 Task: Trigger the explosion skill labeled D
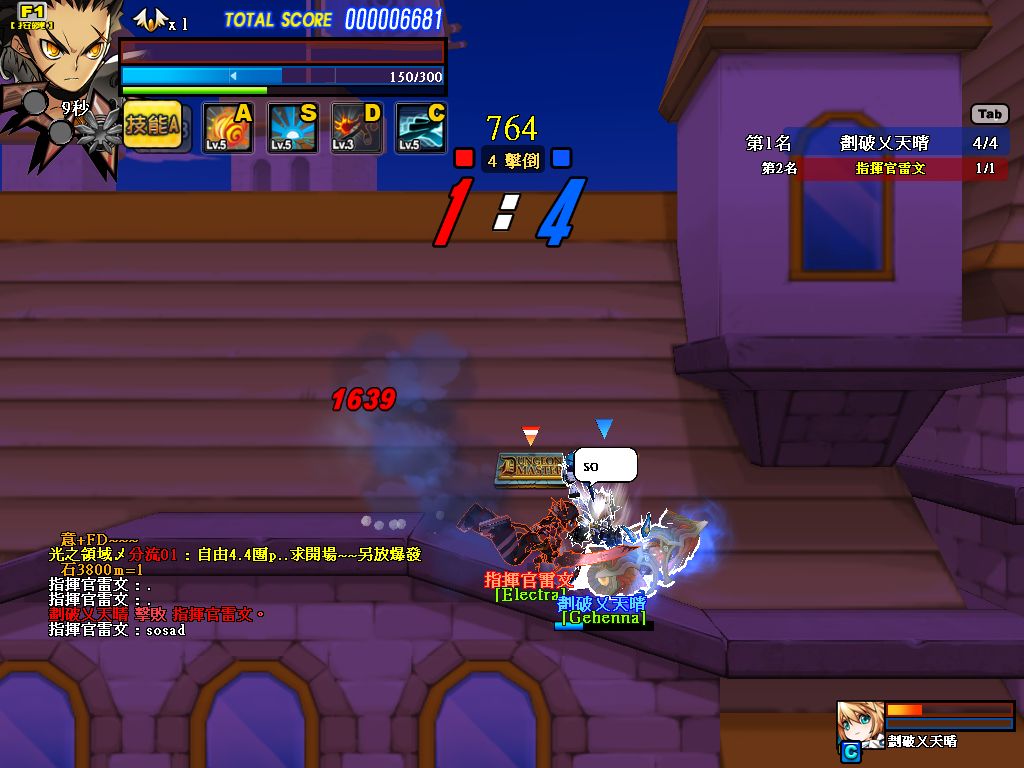(x=357, y=128)
